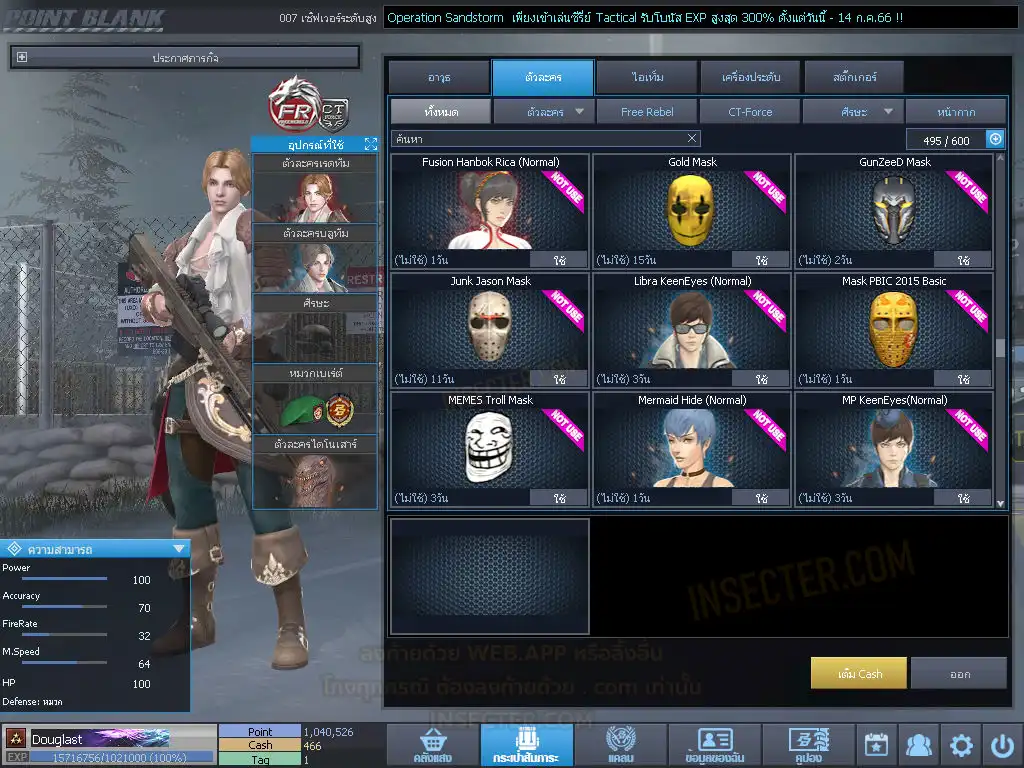Expand the ประกาศภารกิจ mission announcement panel

pos(22,58)
